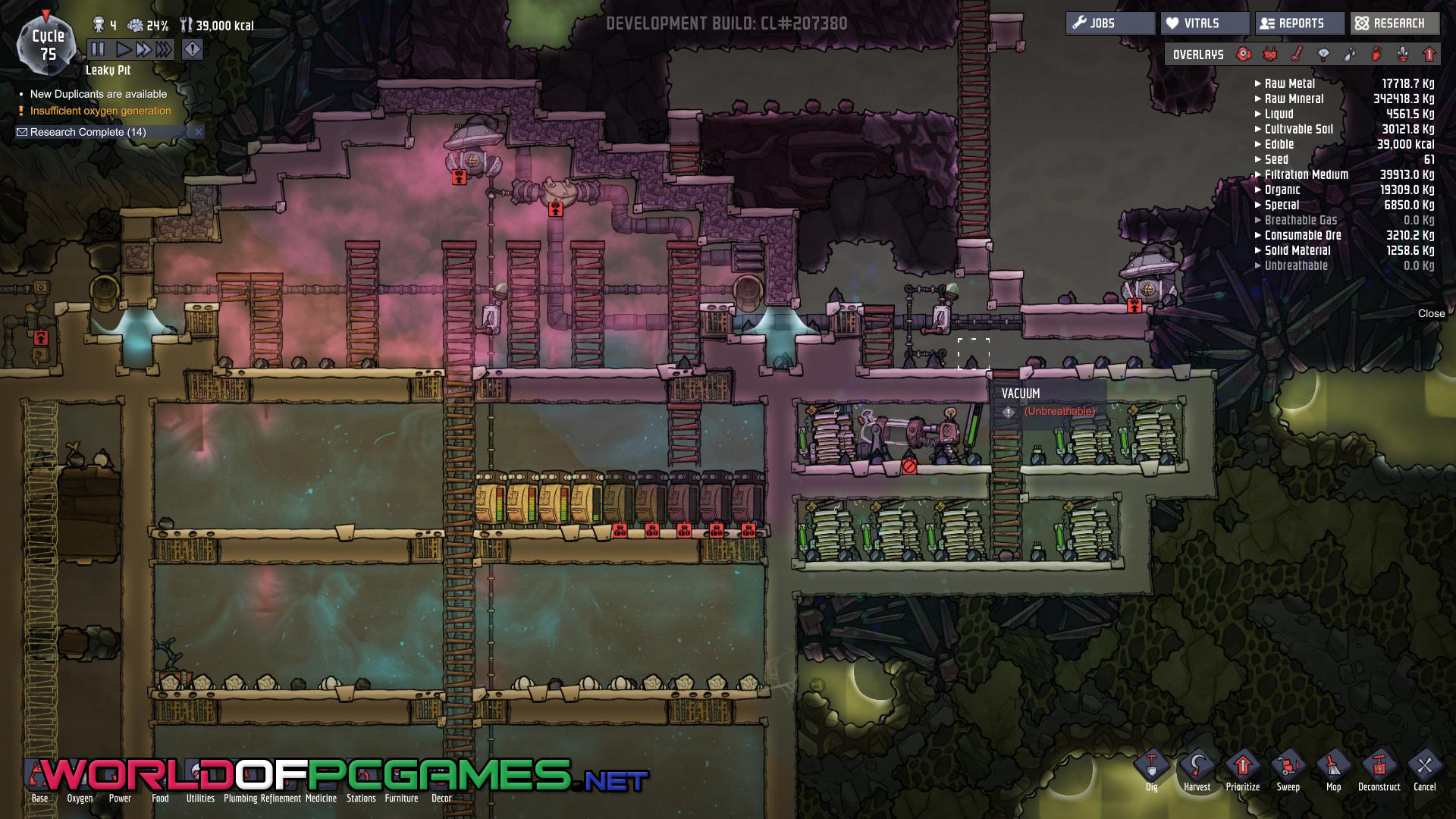Show the temperature thermometer overlay
Screen dimensions: 1456x819
[x=1297, y=55]
